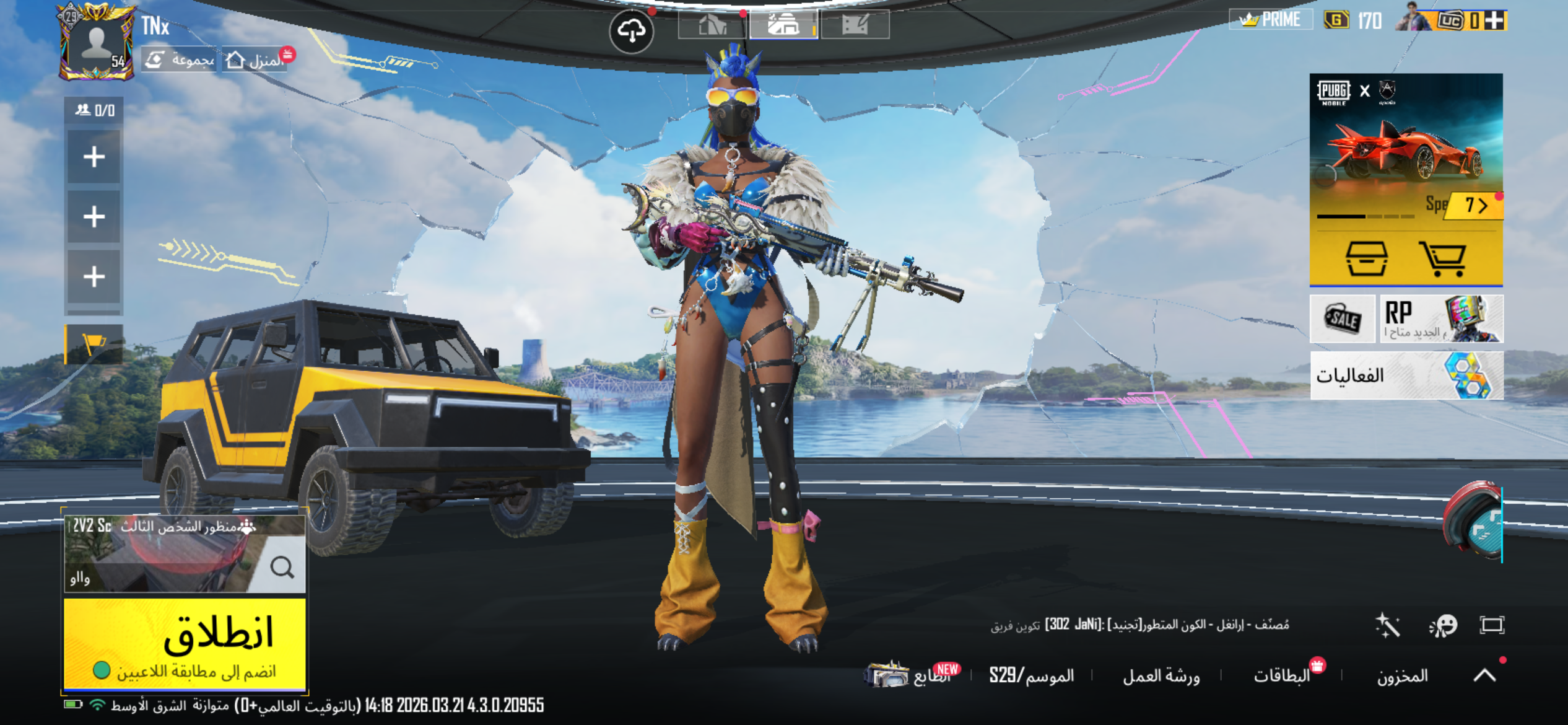This screenshot has width=1568, height=725.
Task: Click the cloud download icon
Action: pyautogui.click(x=631, y=30)
